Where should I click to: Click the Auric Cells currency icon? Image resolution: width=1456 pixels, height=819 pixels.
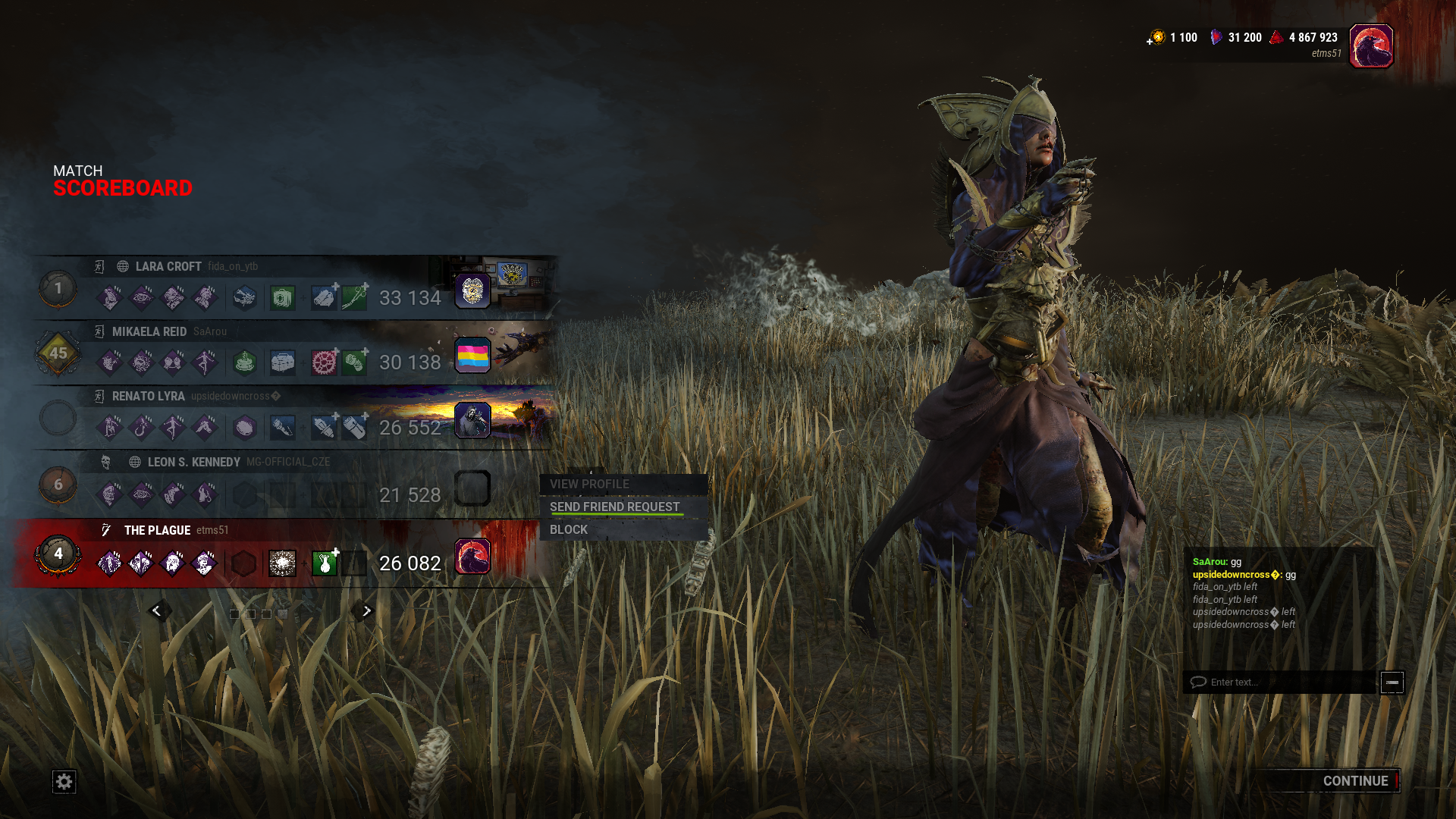tap(1158, 37)
